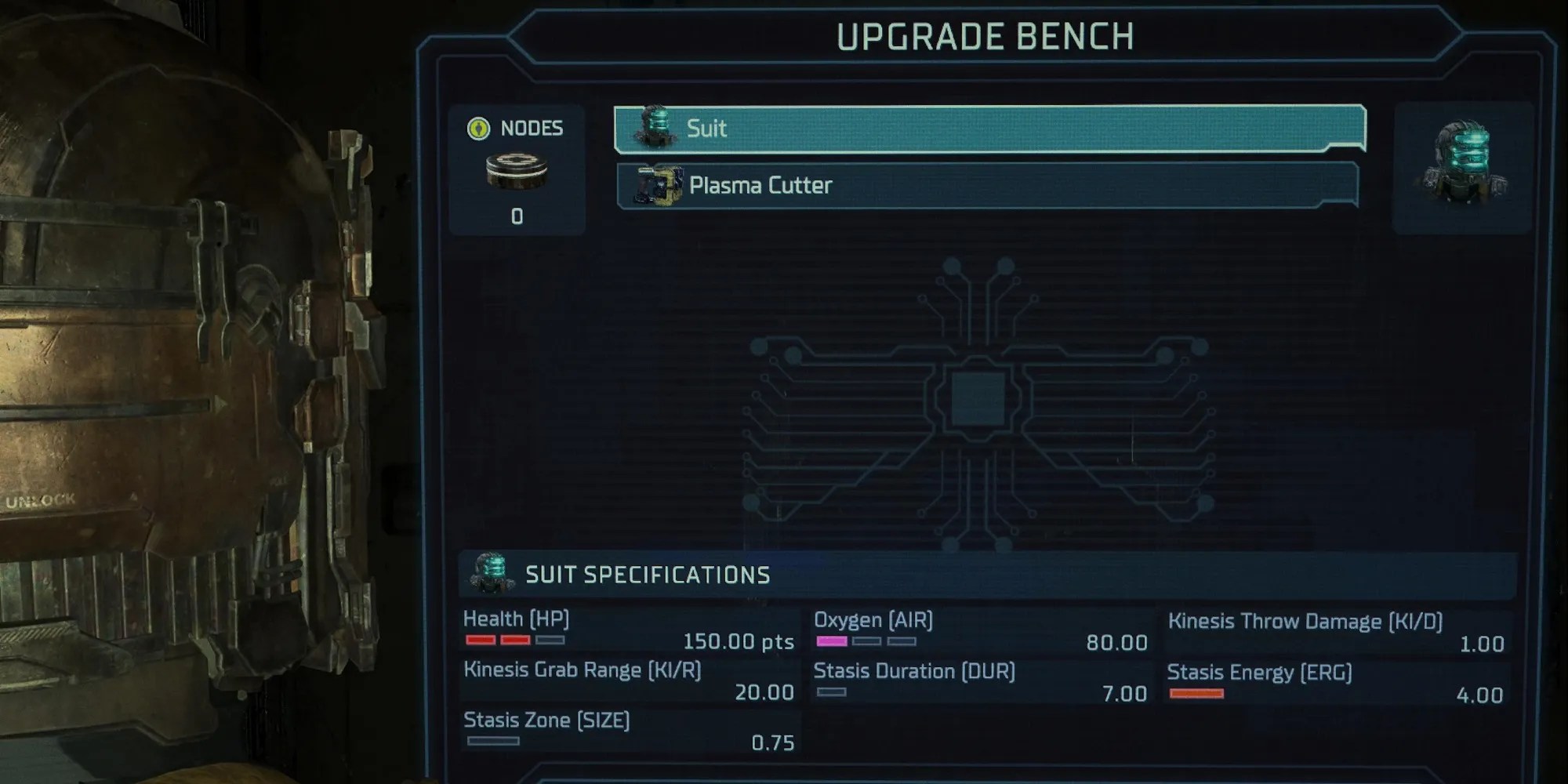The image size is (1568, 784).
Task: Select the Suit icon in the equipment list
Action: 655,128
